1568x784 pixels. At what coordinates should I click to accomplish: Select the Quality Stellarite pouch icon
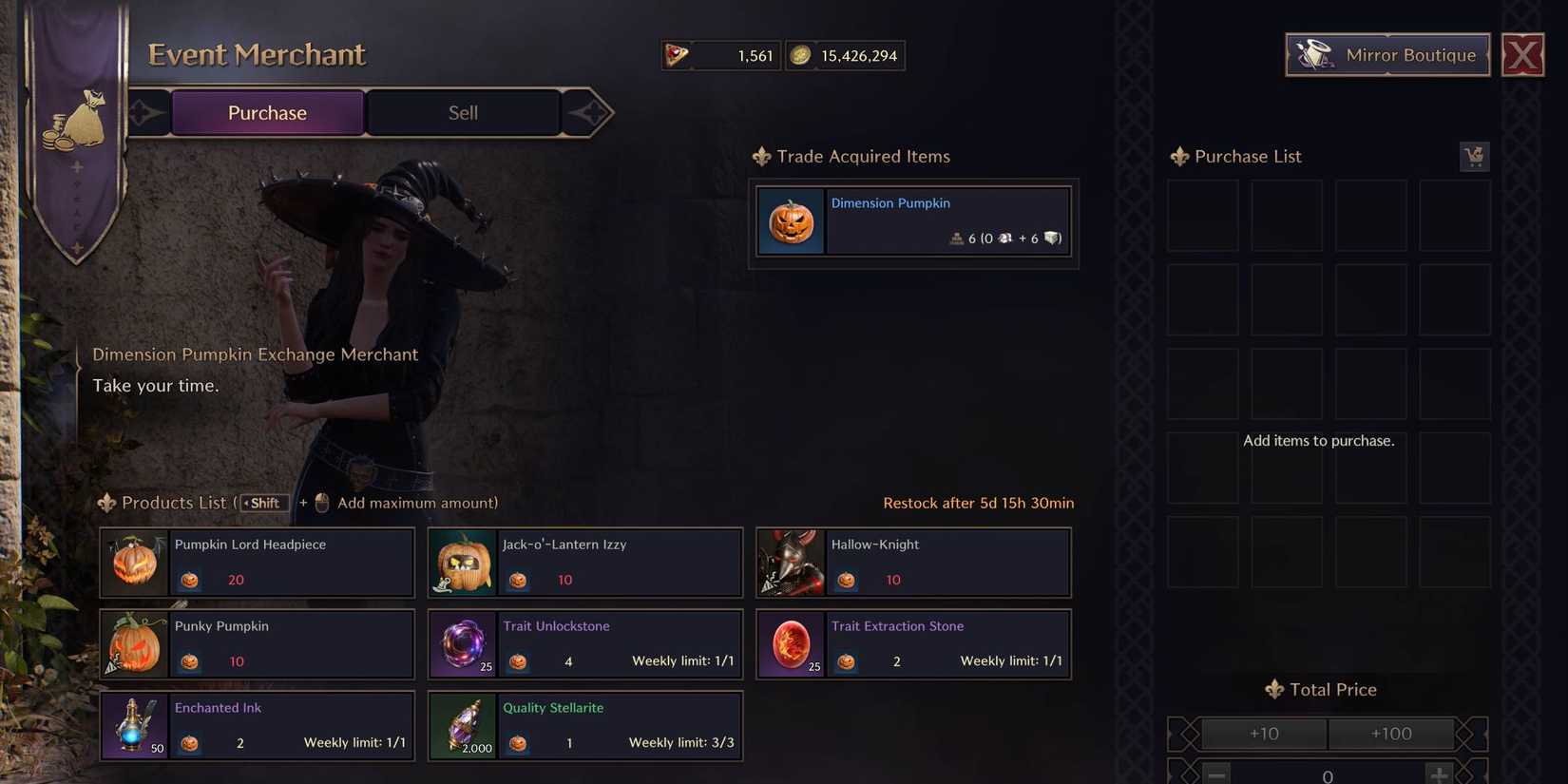[x=463, y=725]
